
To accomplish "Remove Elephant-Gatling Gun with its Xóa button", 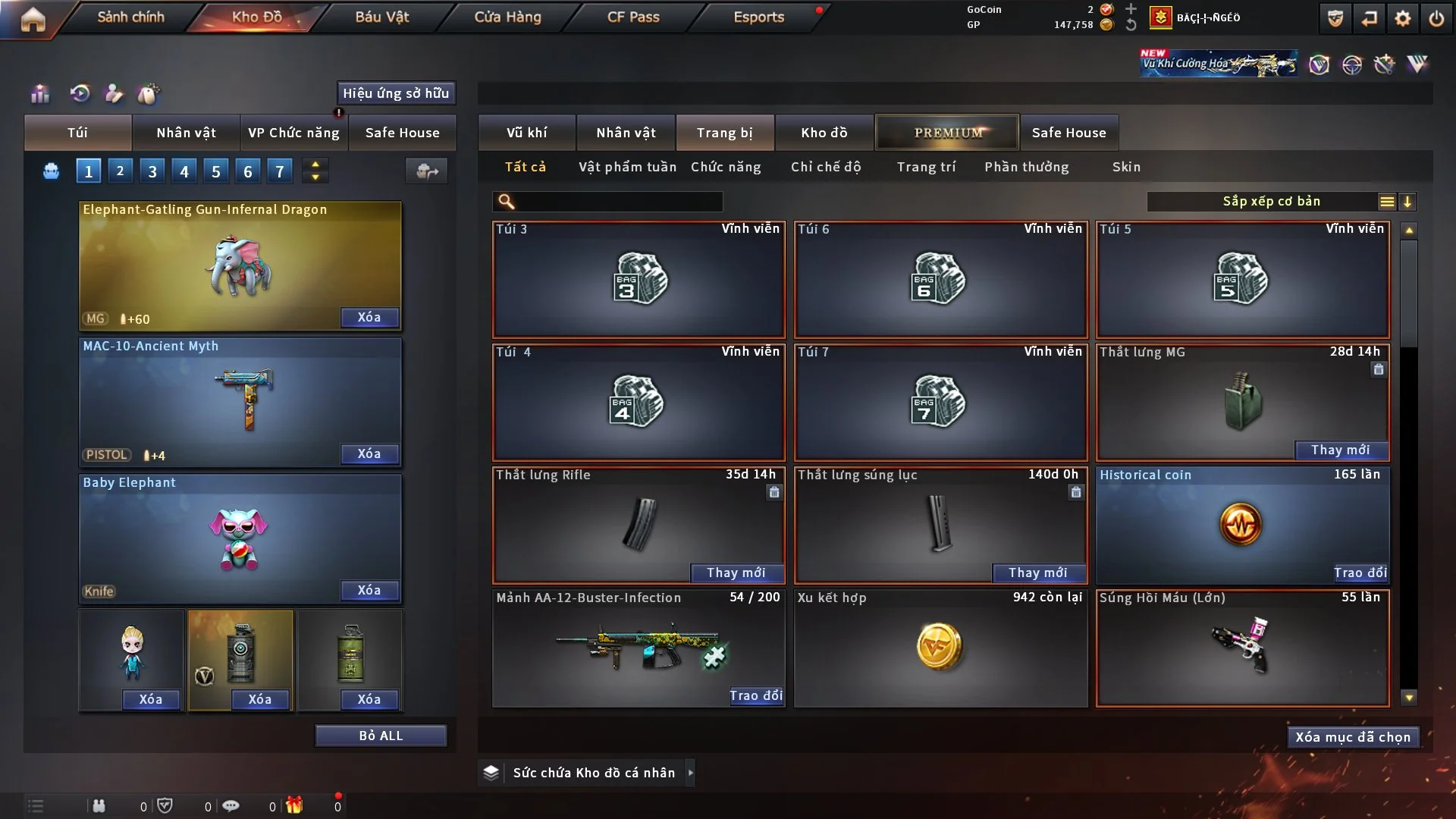I will (369, 317).
